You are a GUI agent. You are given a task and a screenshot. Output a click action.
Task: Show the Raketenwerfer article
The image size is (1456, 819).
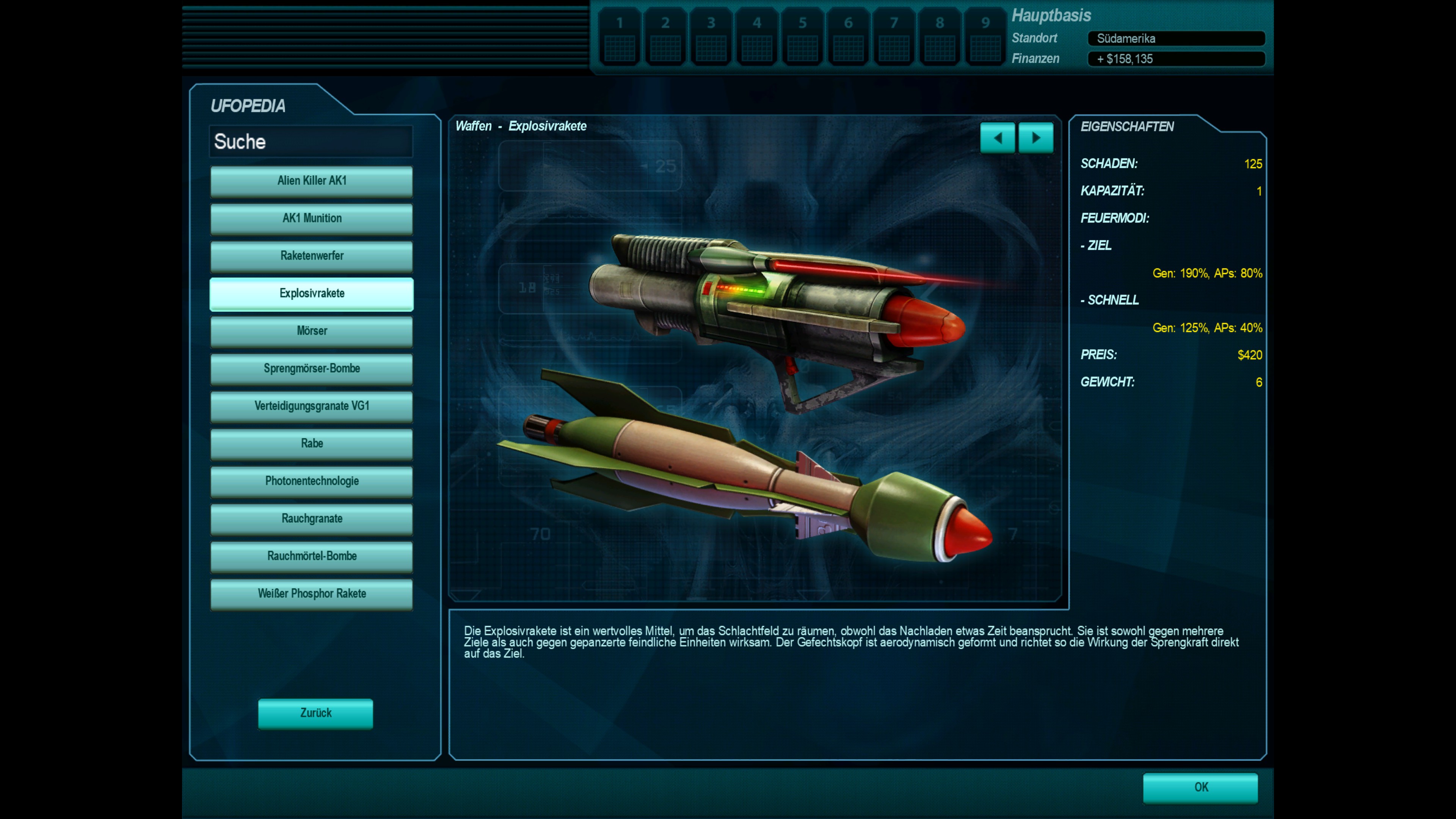click(x=311, y=256)
